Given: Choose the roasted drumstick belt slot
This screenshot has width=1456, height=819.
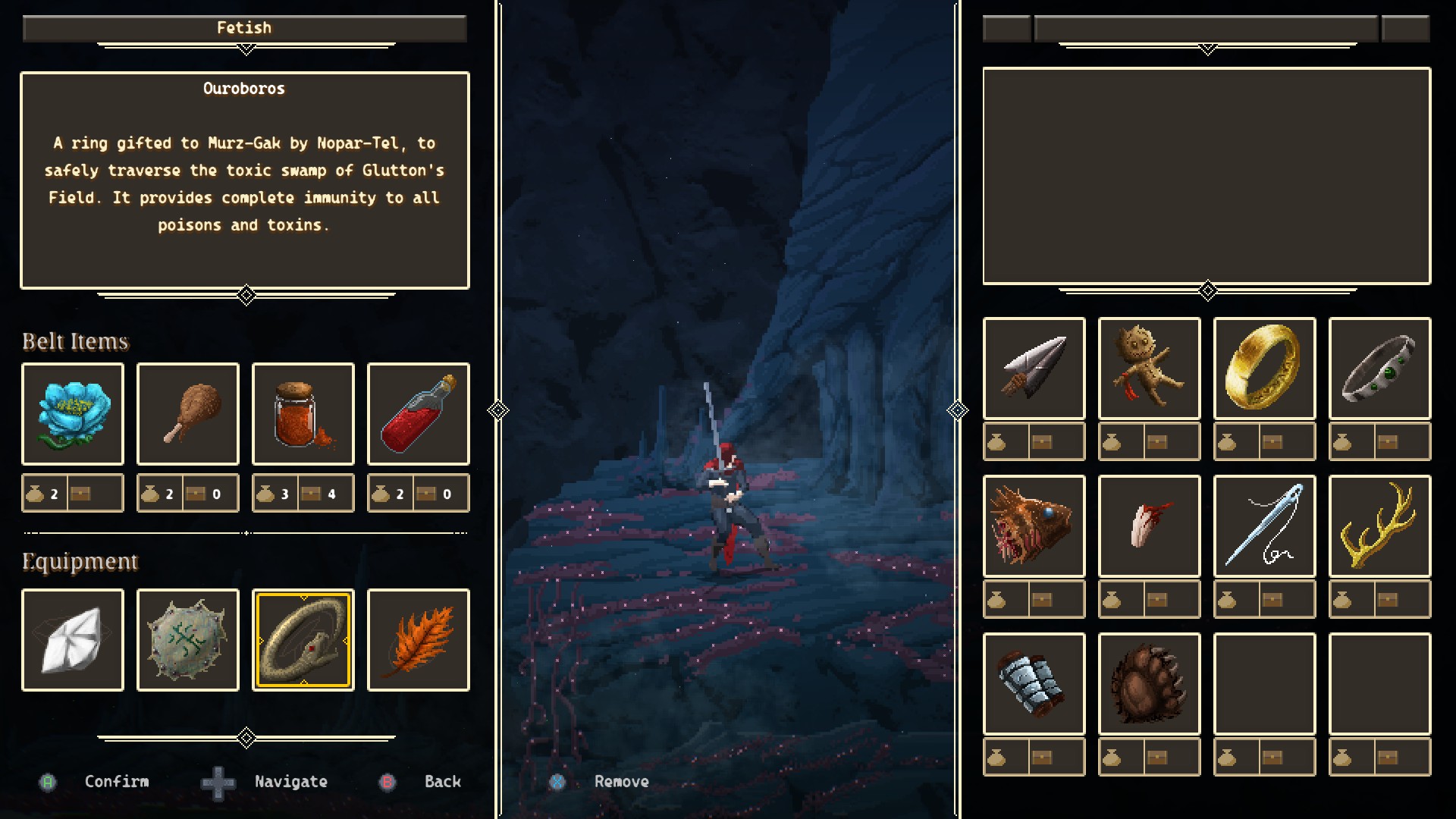Looking at the screenshot, I should (188, 414).
